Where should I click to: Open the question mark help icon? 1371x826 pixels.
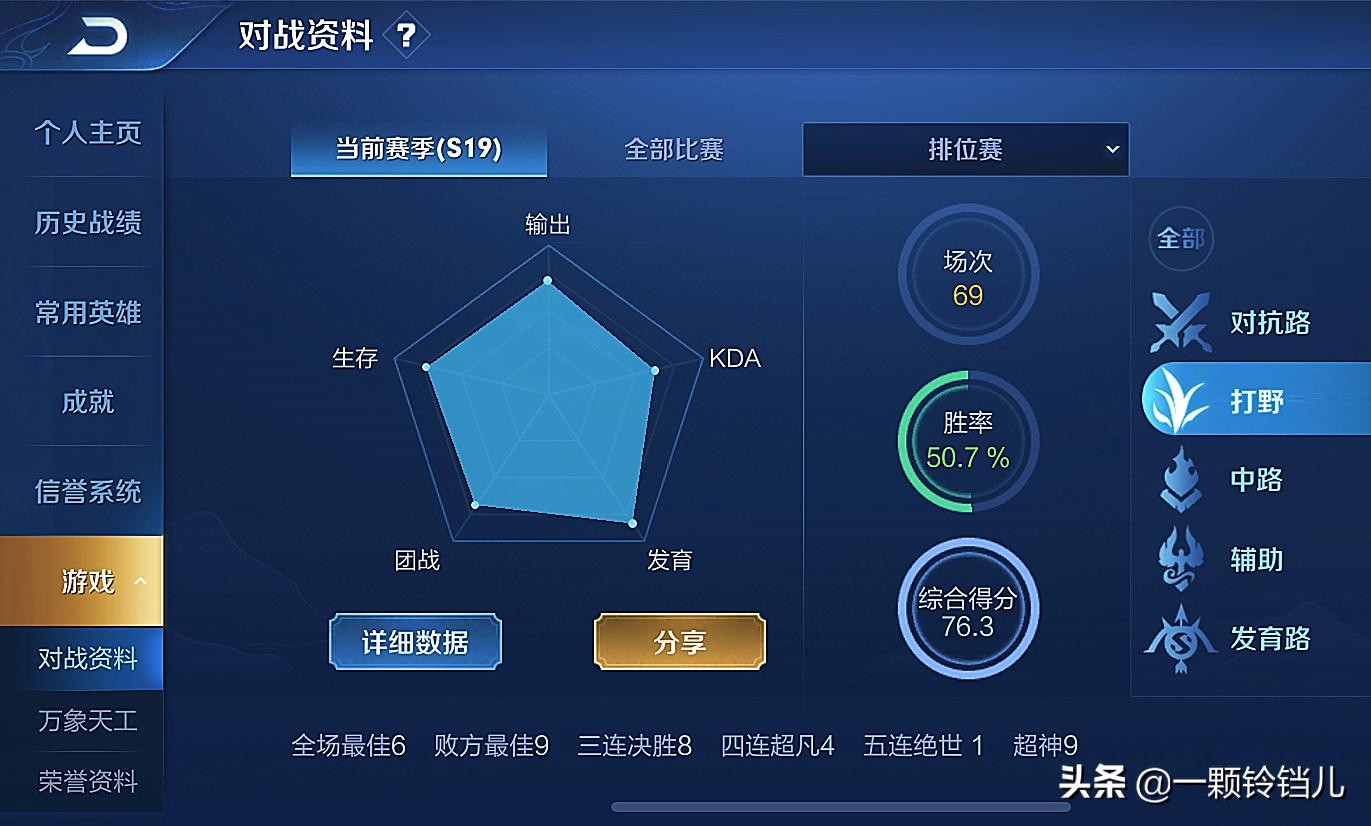click(405, 37)
